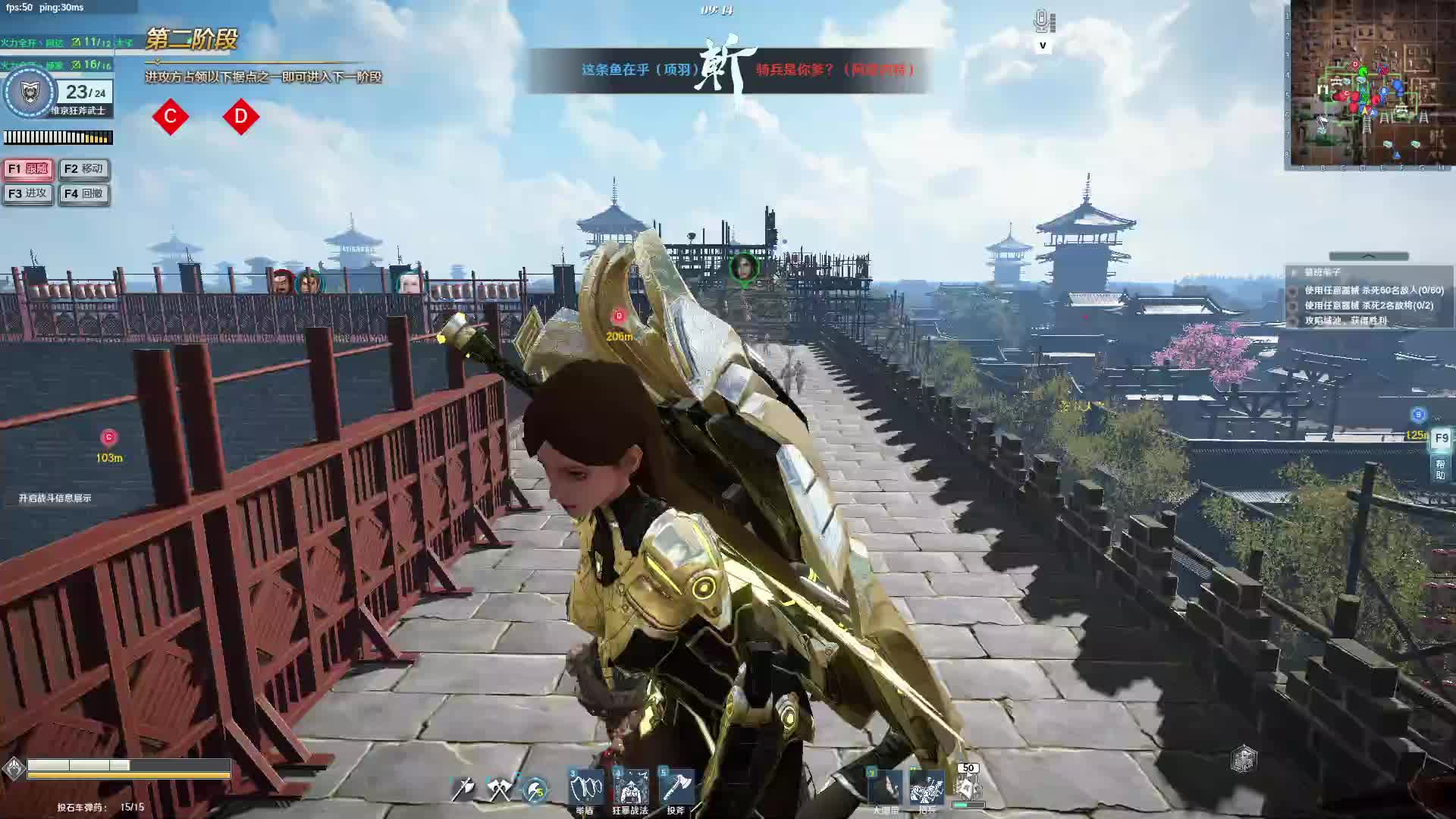Activate the glowing circular axe ability

[535, 790]
